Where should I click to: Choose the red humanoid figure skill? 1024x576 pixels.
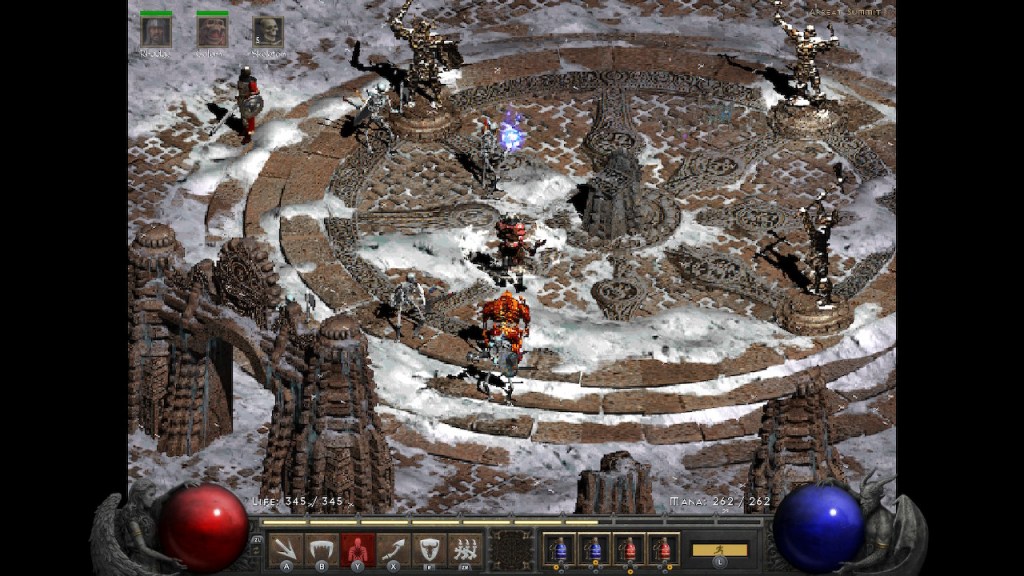click(358, 549)
